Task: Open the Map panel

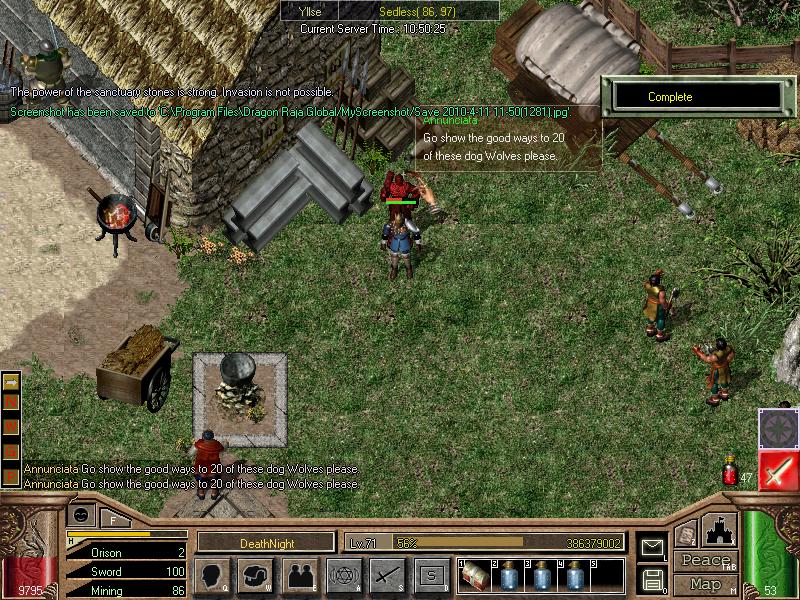Action: [x=705, y=584]
